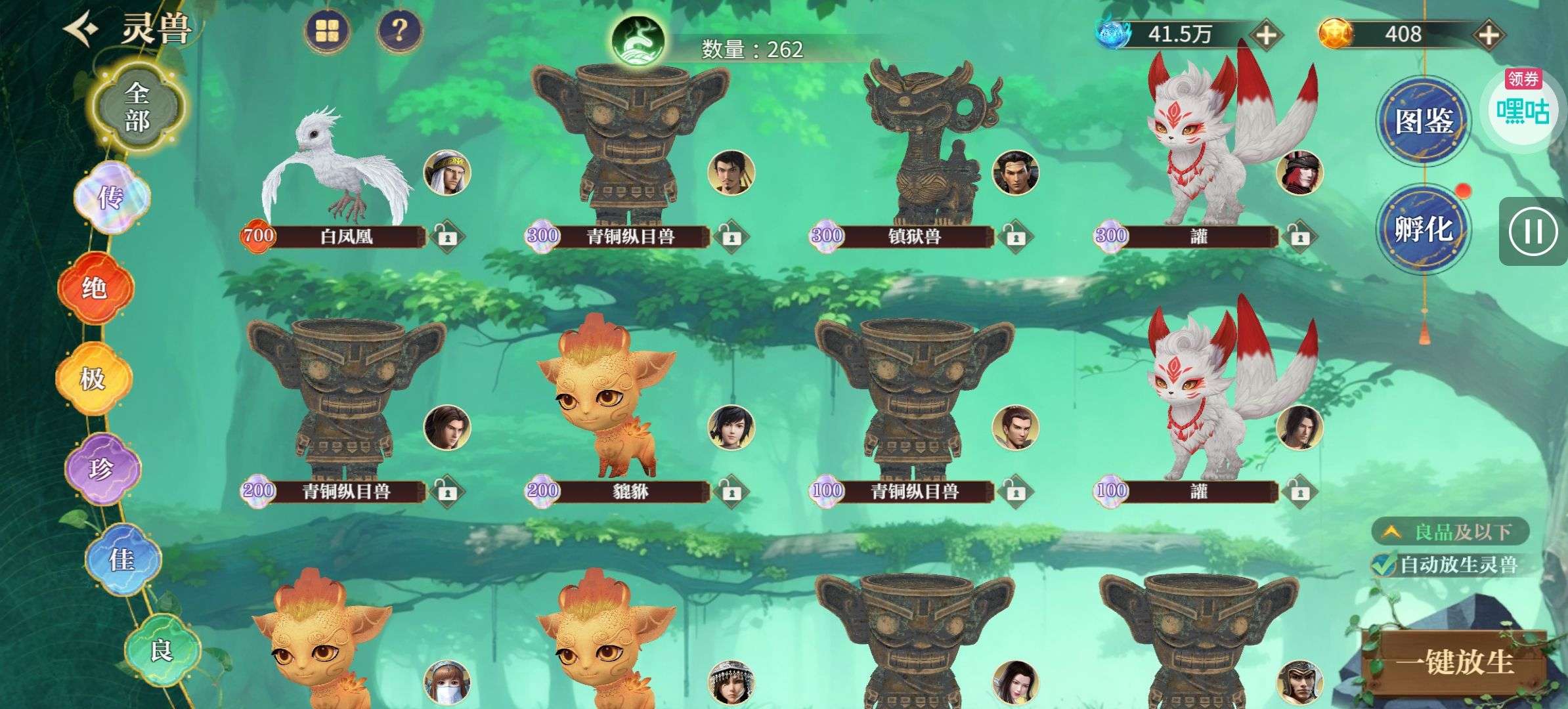The width and height of the screenshot is (1568, 709).
Task: Open the 孵化 hatching screen
Action: click(x=1424, y=229)
